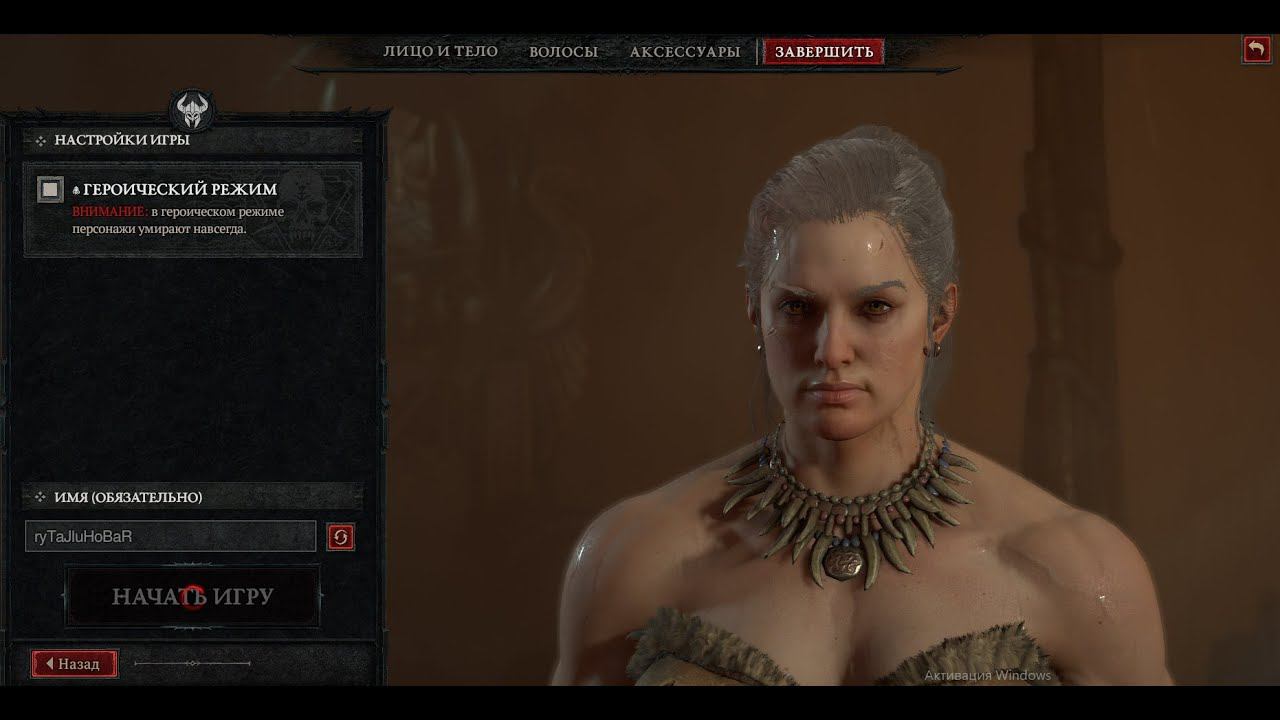Screen dimensions: 1280x720
Task: Focus the character name input field
Action: (x=170, y=537)
